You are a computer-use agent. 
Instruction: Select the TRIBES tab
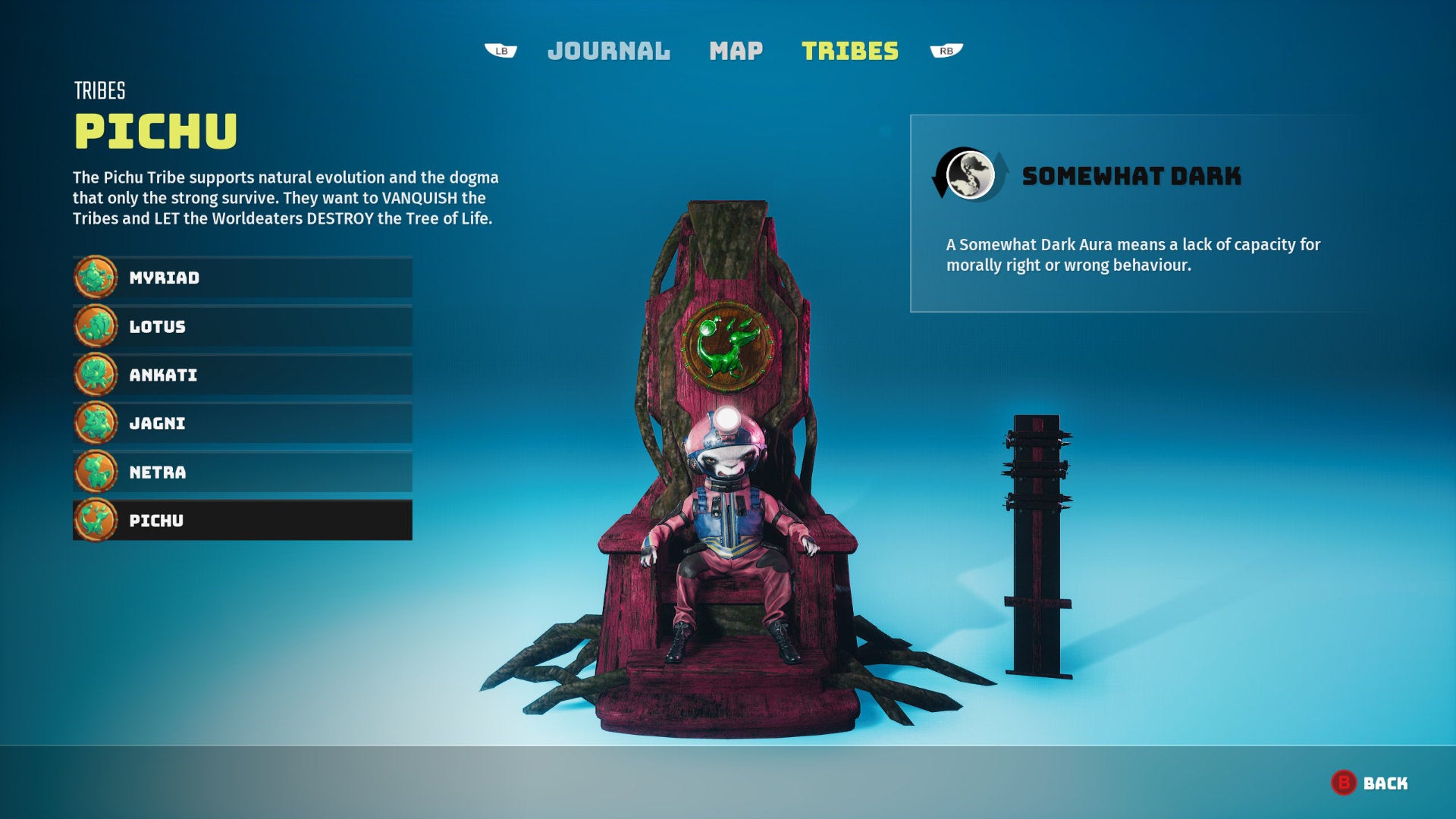pos(850,51)
